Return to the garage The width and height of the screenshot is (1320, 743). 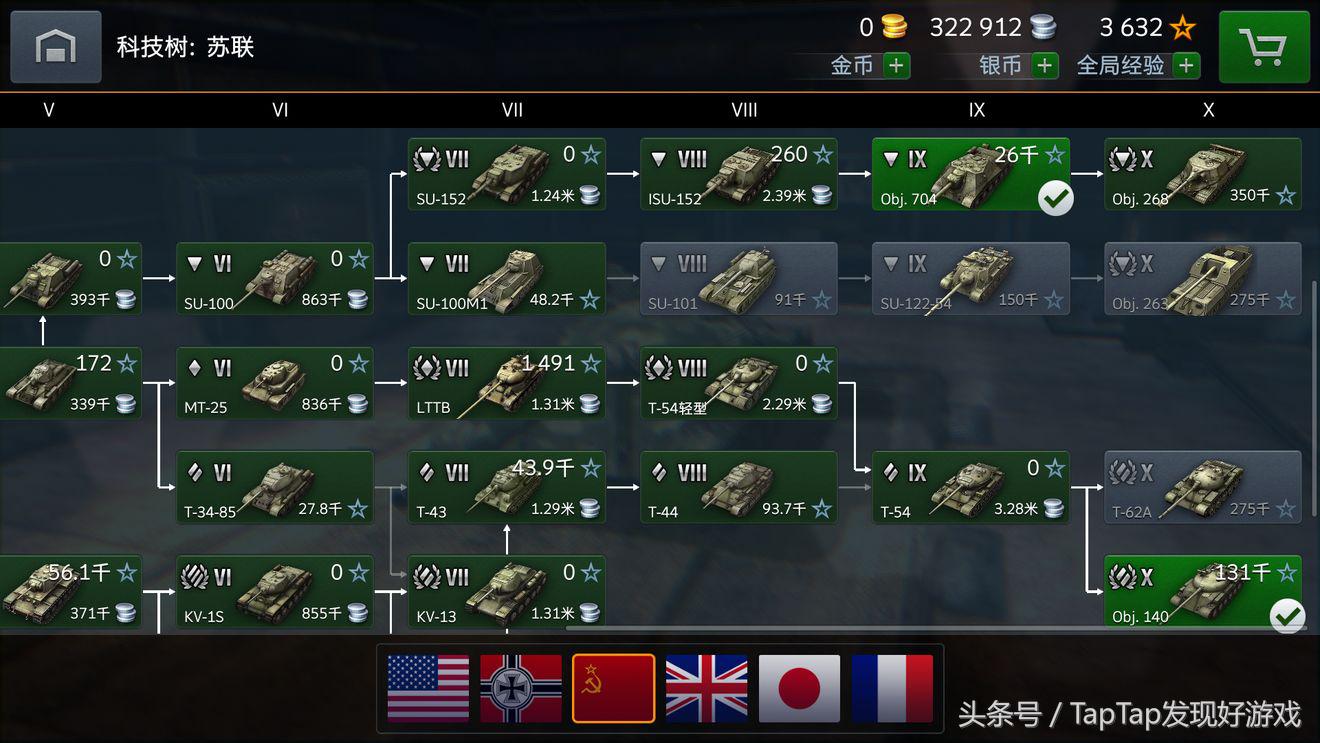point(56,47)
